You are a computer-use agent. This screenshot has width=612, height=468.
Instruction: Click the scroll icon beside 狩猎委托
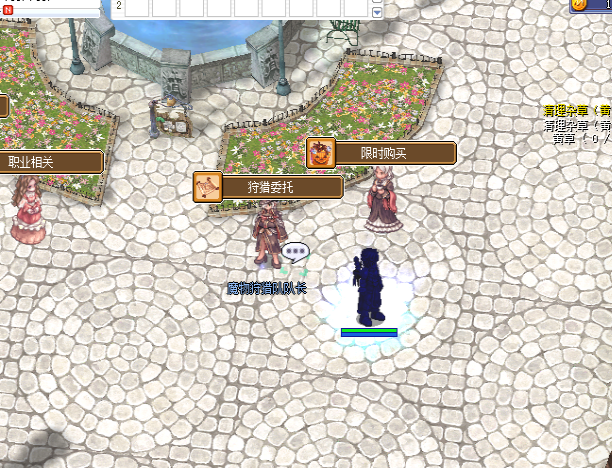pyautogui.click(x=208, y=187)
